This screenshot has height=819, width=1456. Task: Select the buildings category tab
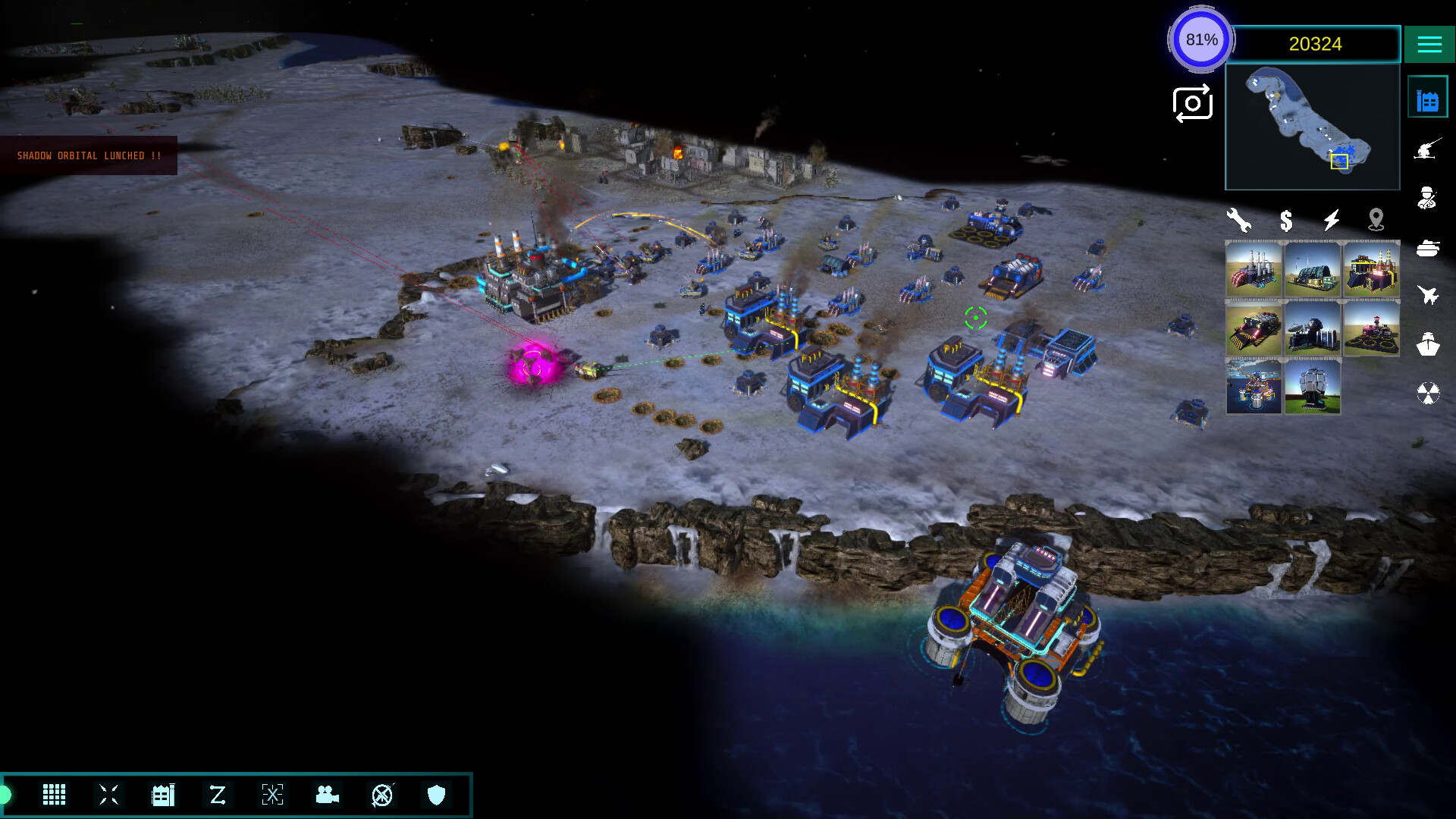(x=1427, y=100)
